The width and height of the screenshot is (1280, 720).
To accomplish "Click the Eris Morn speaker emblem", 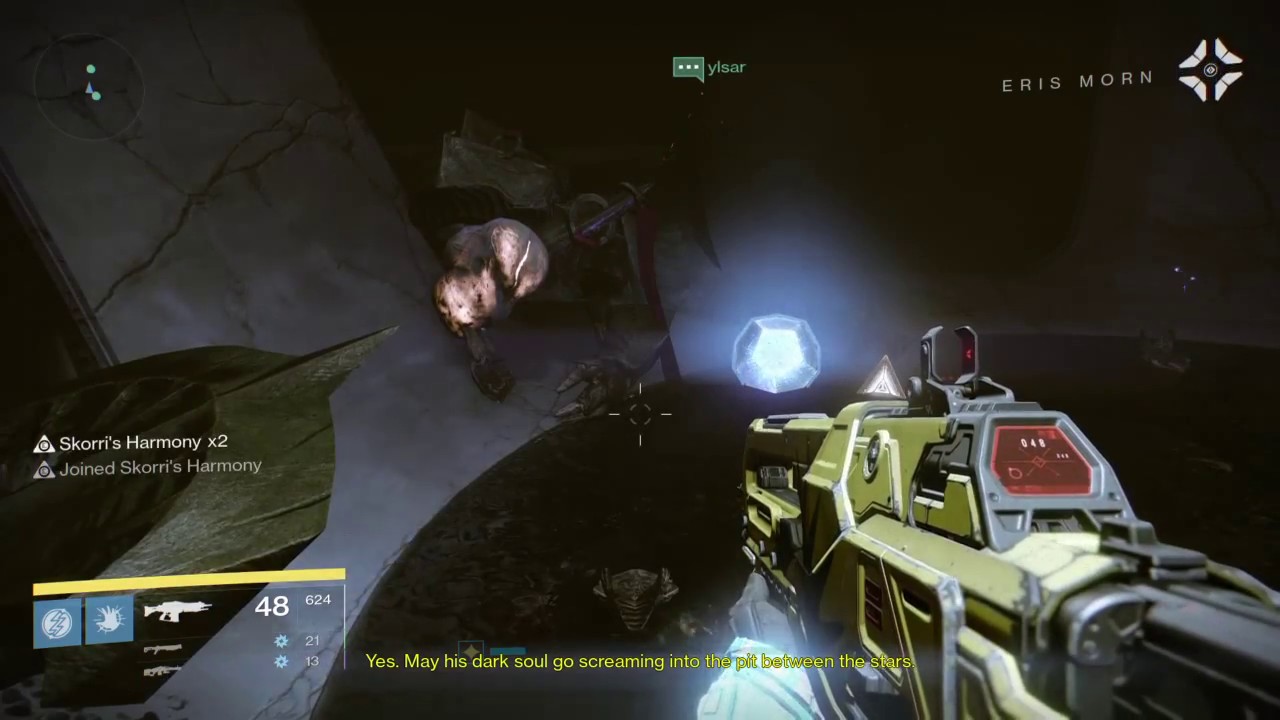I will tap(1210, 70).
